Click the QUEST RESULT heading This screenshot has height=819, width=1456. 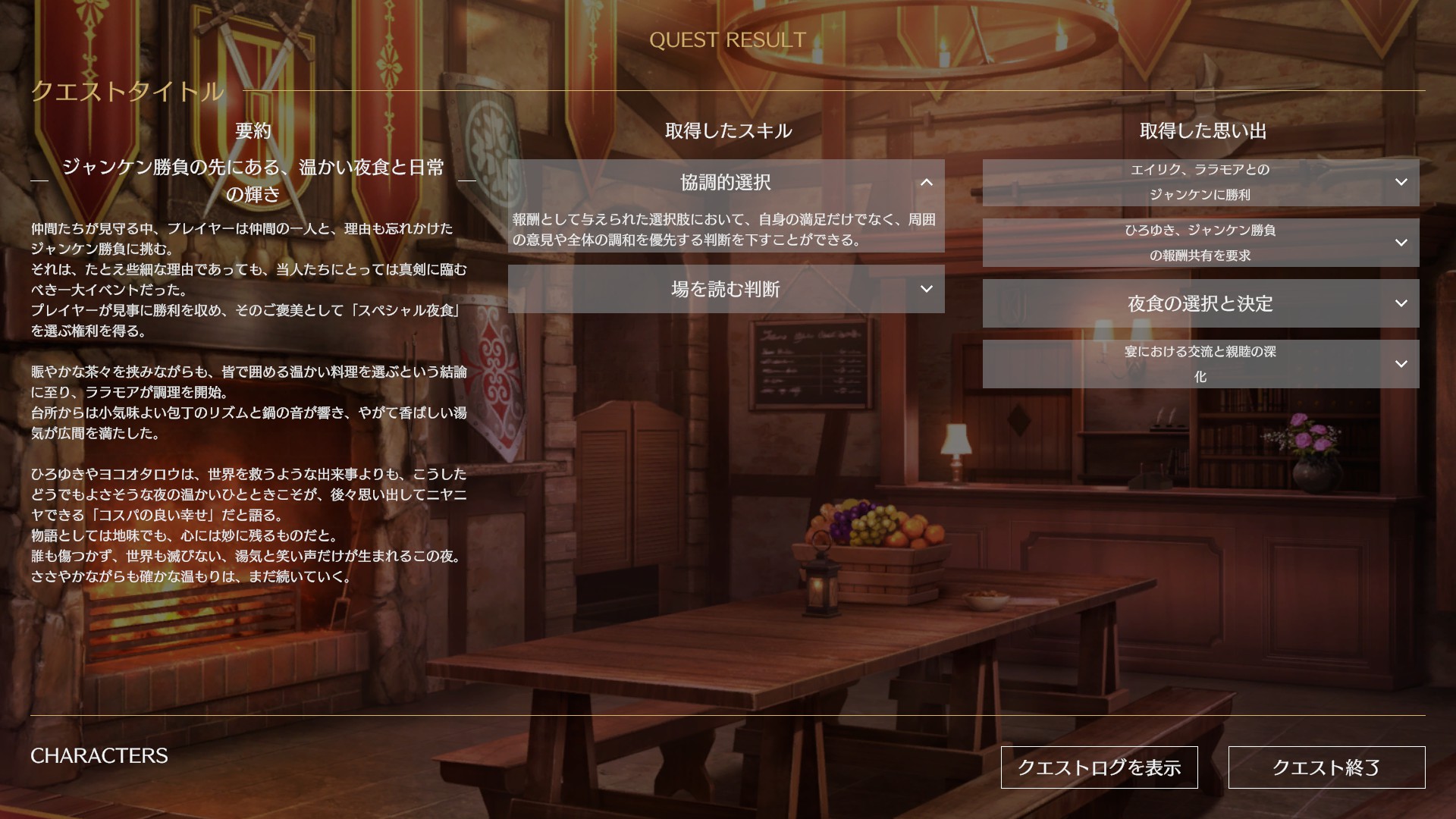click(728, 40)
